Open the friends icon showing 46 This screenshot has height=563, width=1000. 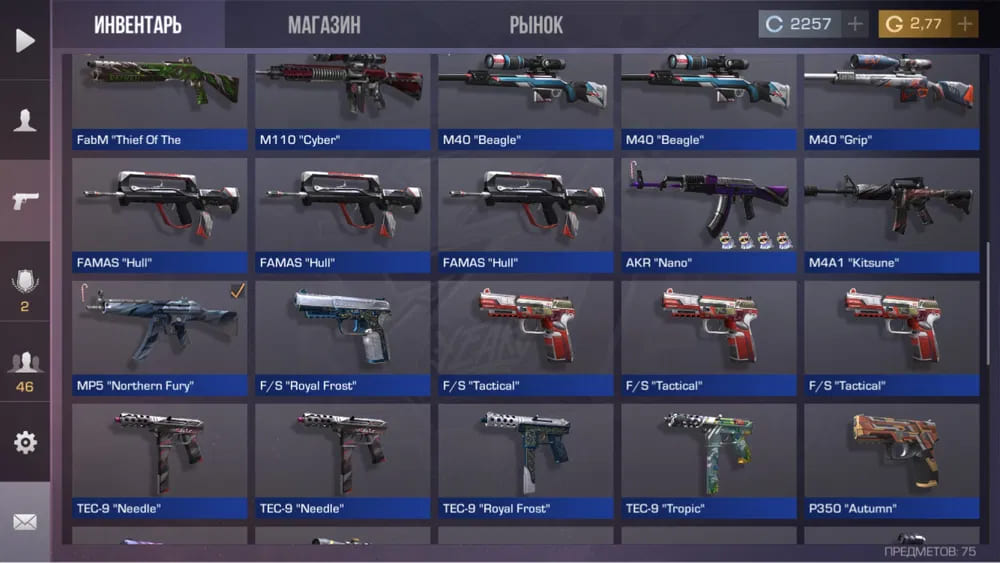point(25,370)
